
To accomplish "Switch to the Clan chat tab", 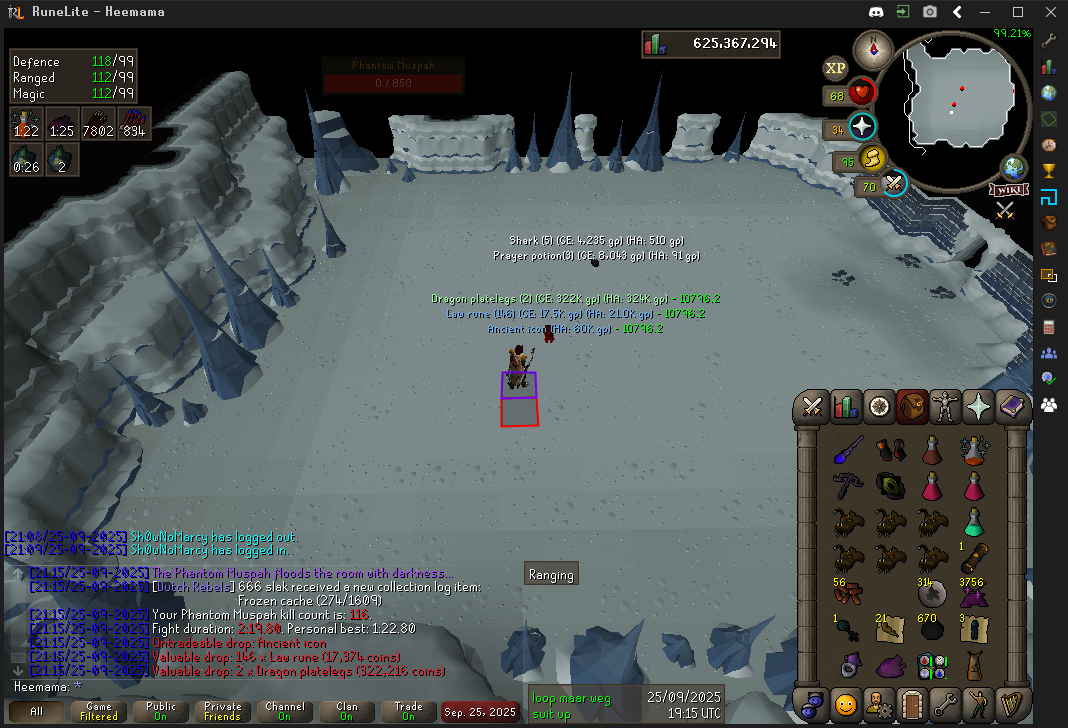I will click(347, 711).
